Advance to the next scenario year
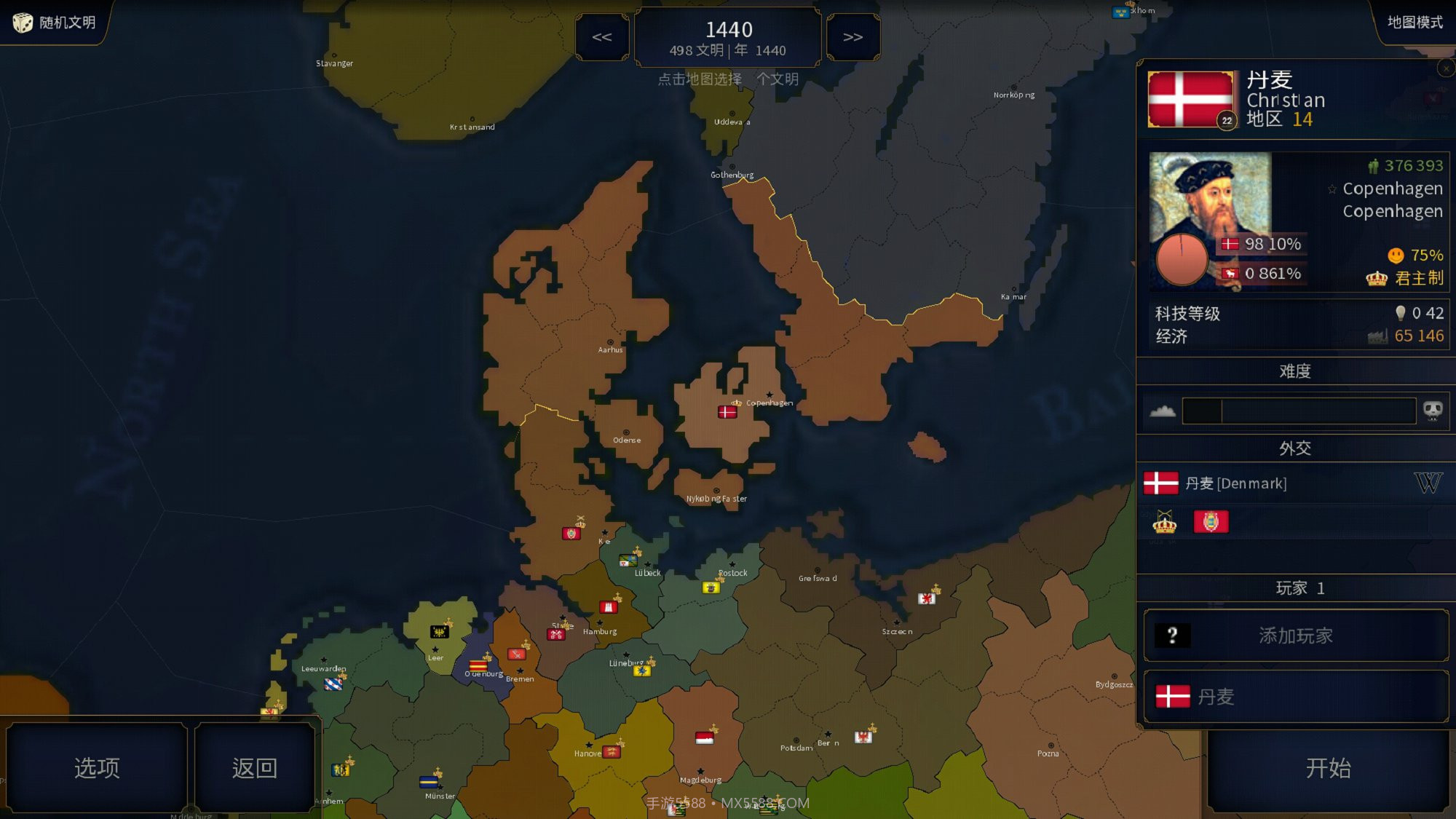The width and height of the screenshot is (1456, 819). [x=852, y=37]
